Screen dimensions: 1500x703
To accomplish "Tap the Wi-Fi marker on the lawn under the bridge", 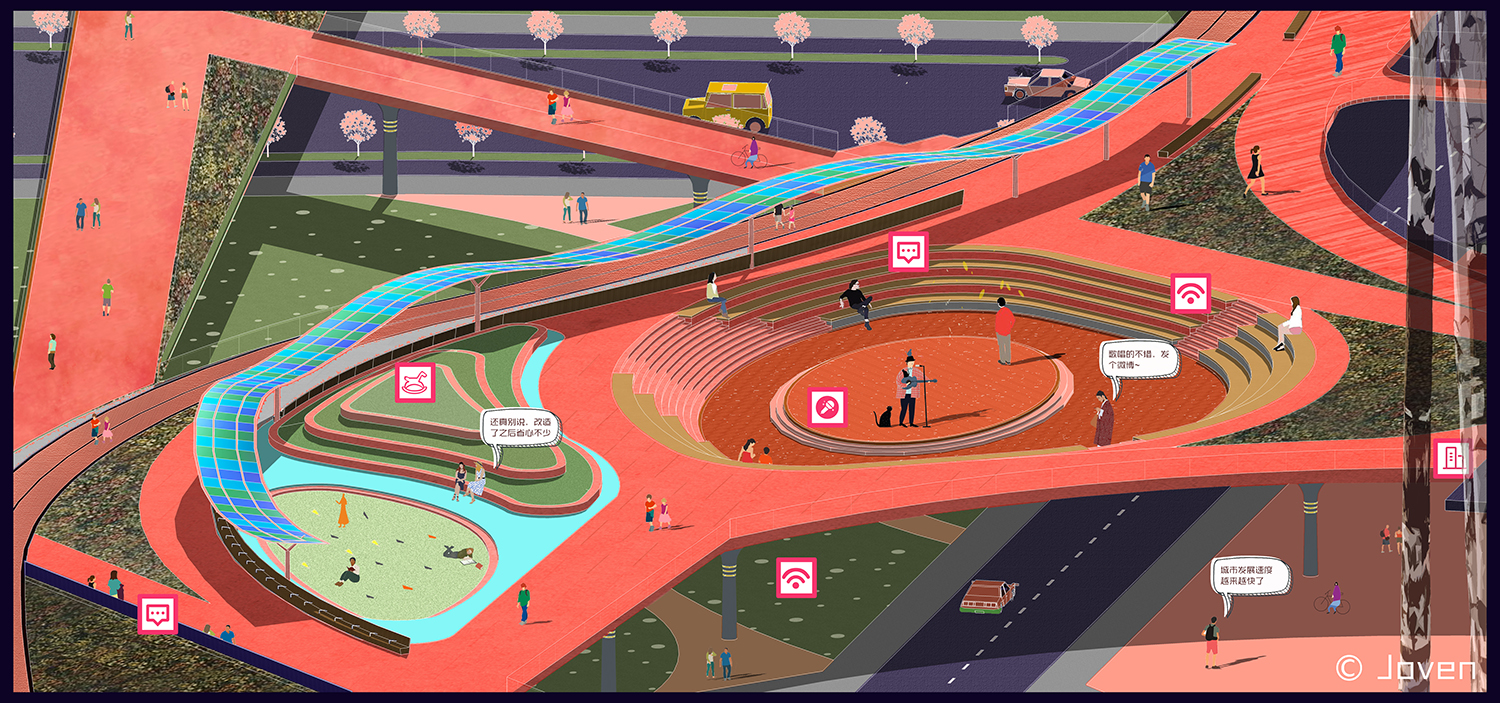I will tap(796, 578).
